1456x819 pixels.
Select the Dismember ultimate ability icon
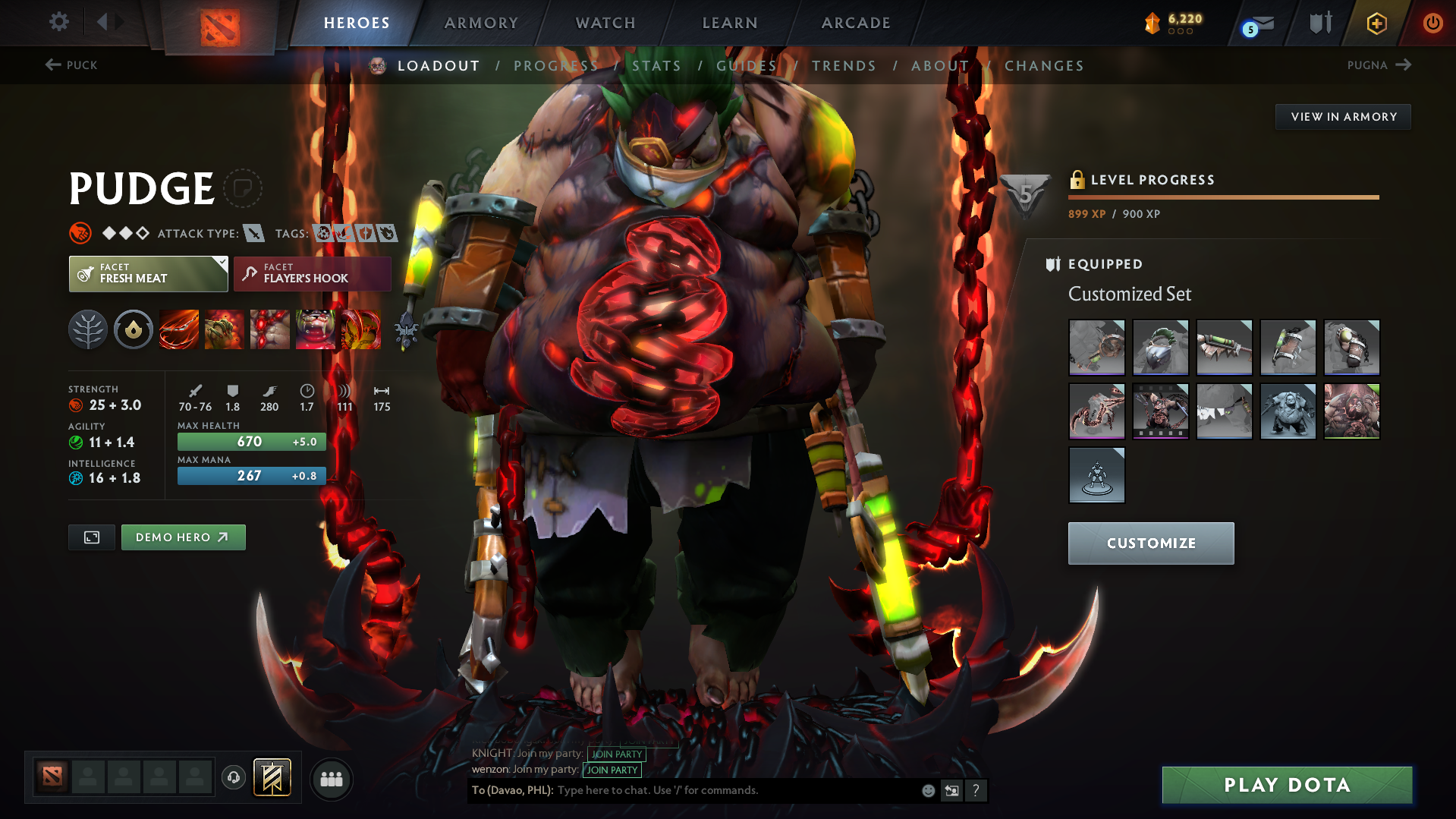316,329
